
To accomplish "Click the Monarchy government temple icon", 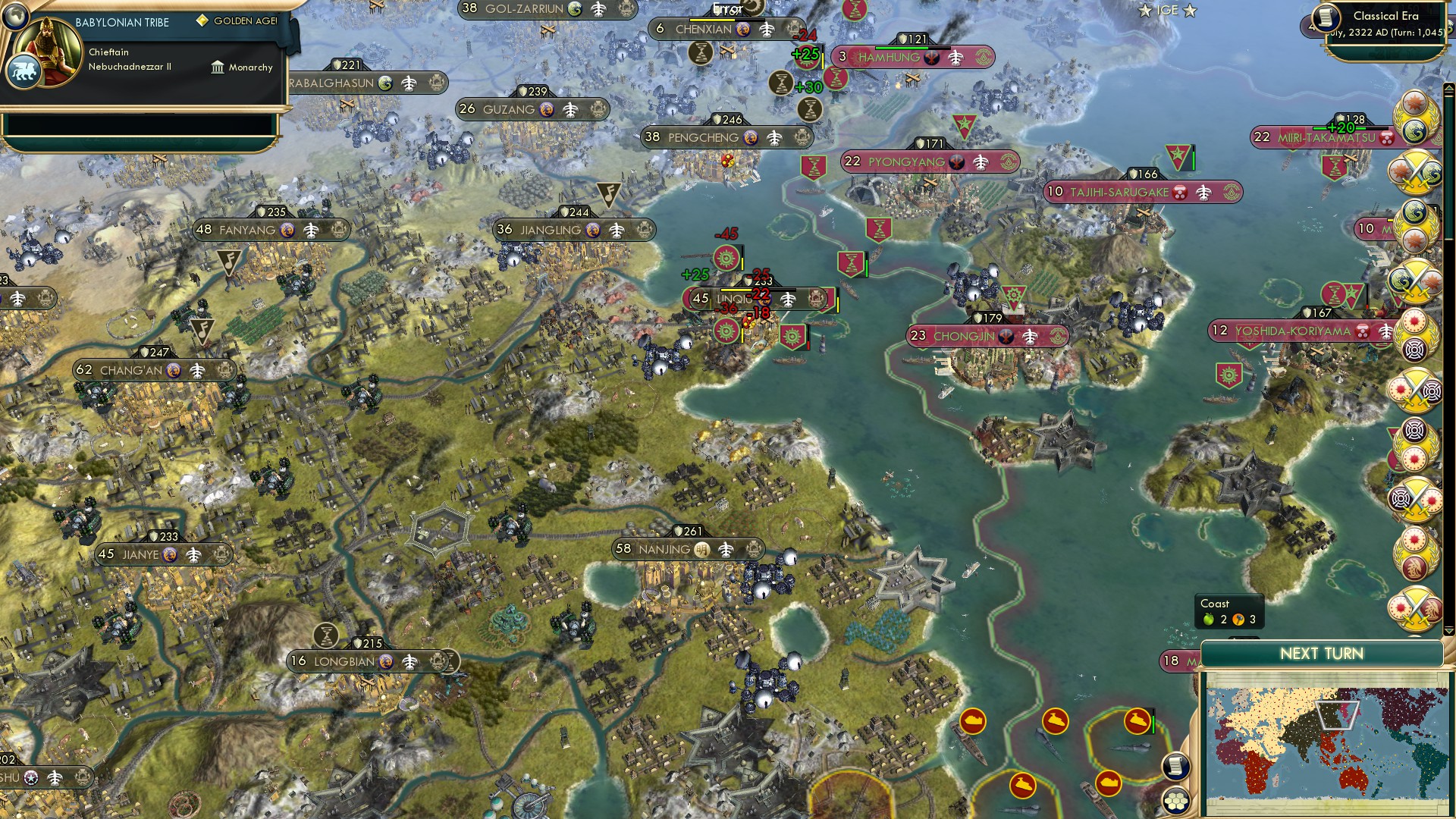I will pos(218,68).
